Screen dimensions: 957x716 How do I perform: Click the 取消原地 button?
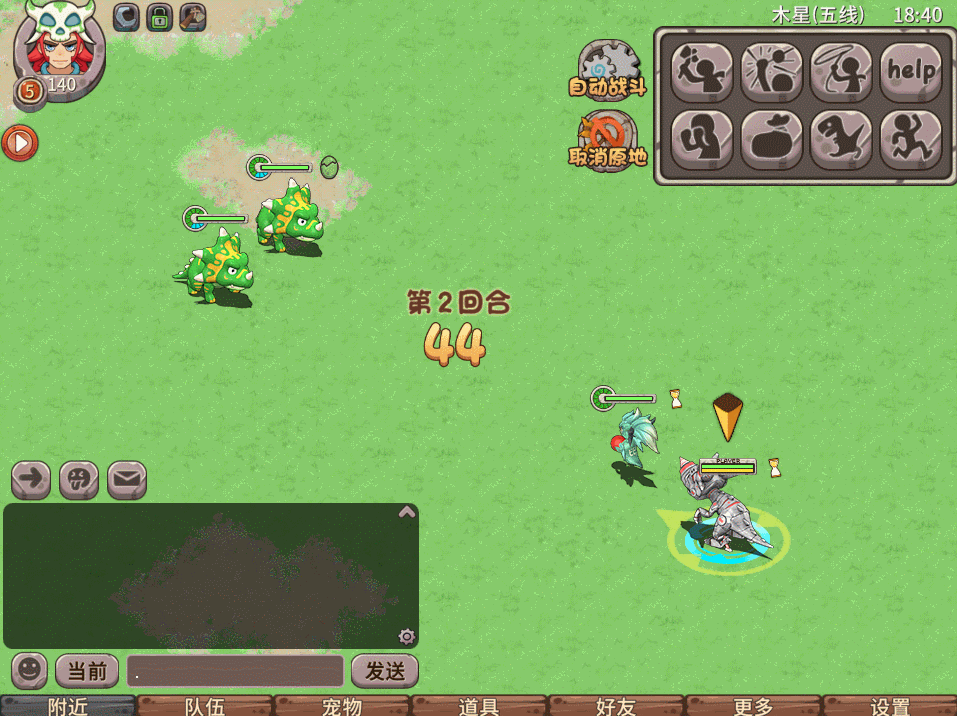click(607, 141)
